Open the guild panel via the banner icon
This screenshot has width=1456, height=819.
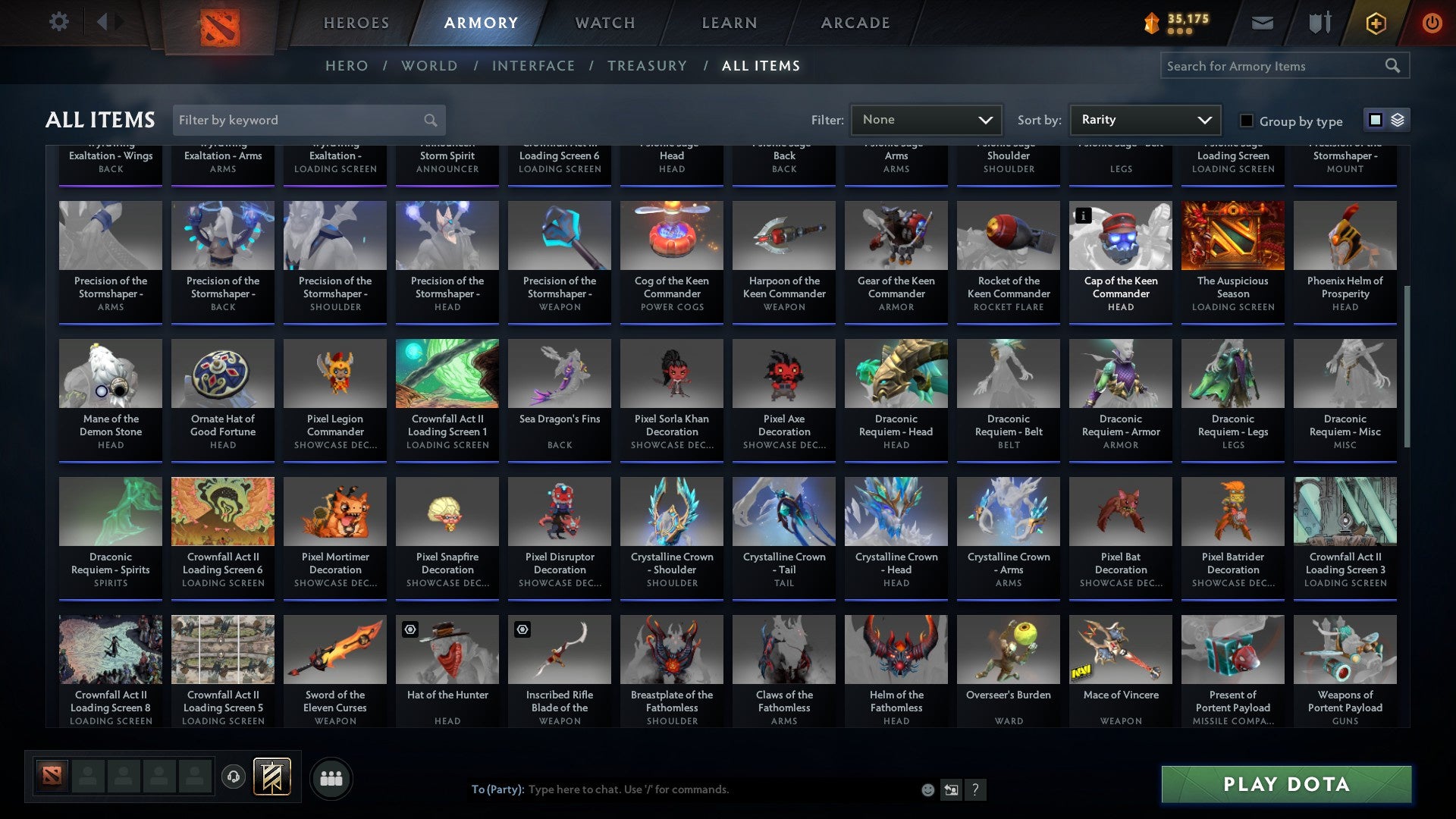[x=271, y=778]
